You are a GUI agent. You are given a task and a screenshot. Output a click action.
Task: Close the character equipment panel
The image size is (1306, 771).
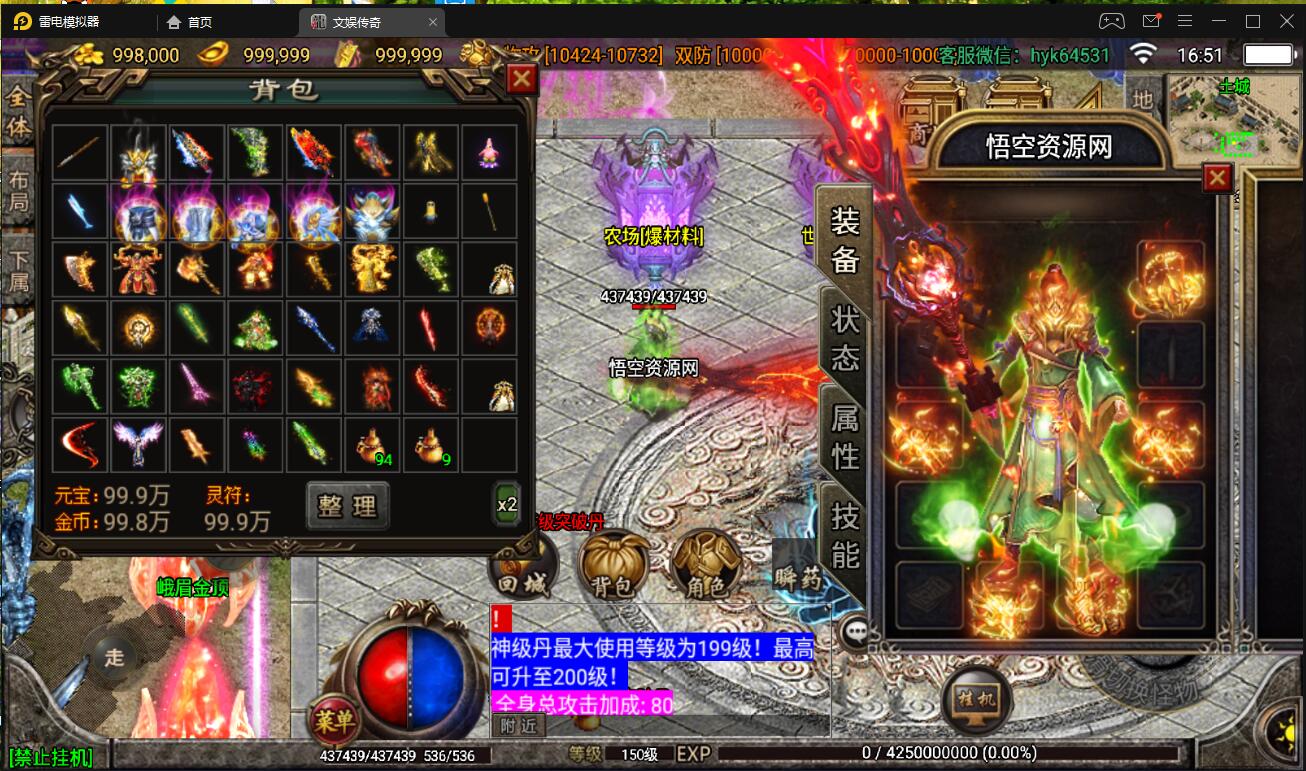click(x=1217, y=178)
